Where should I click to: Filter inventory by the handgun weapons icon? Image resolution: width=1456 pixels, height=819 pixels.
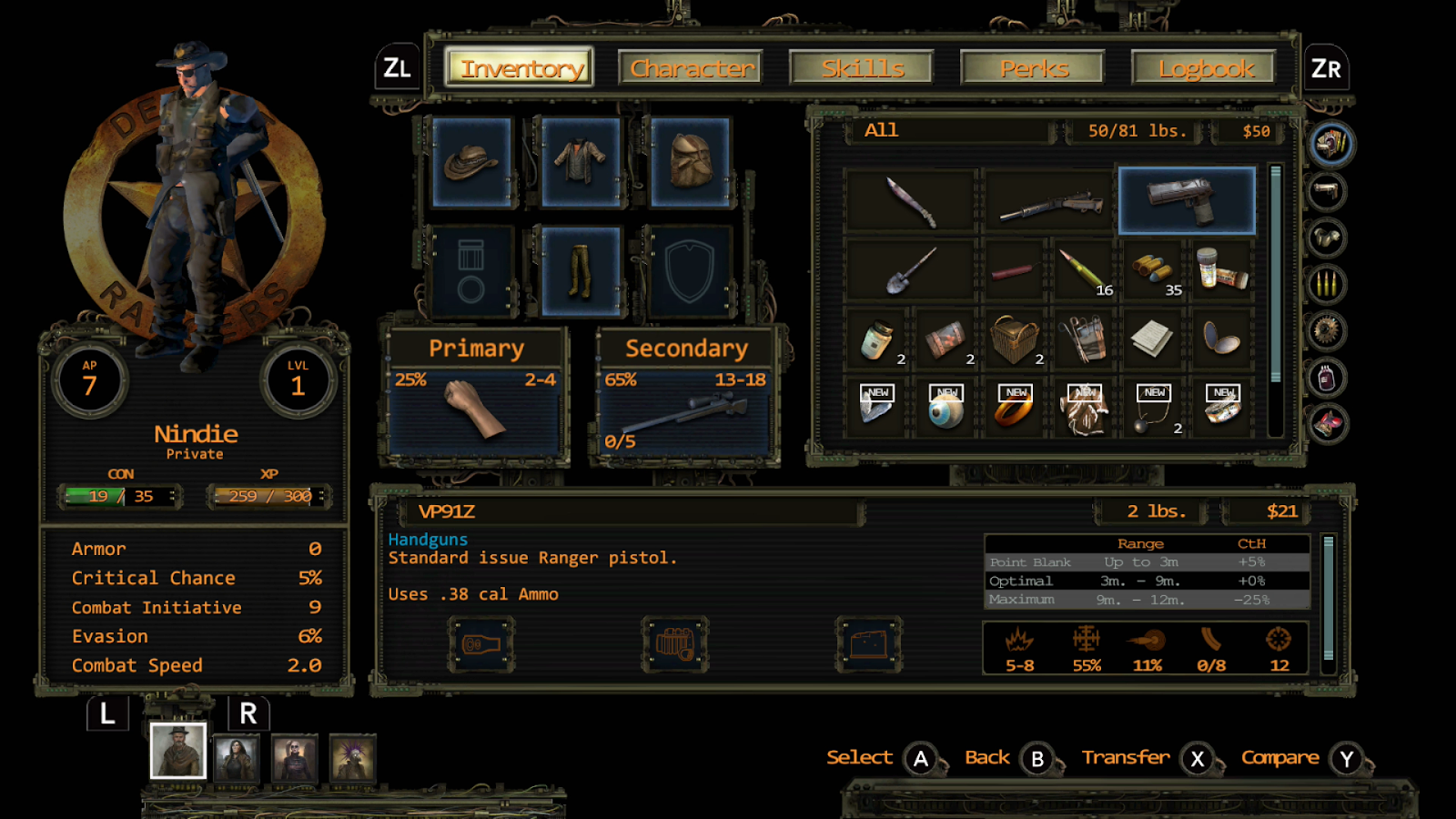1328,191
